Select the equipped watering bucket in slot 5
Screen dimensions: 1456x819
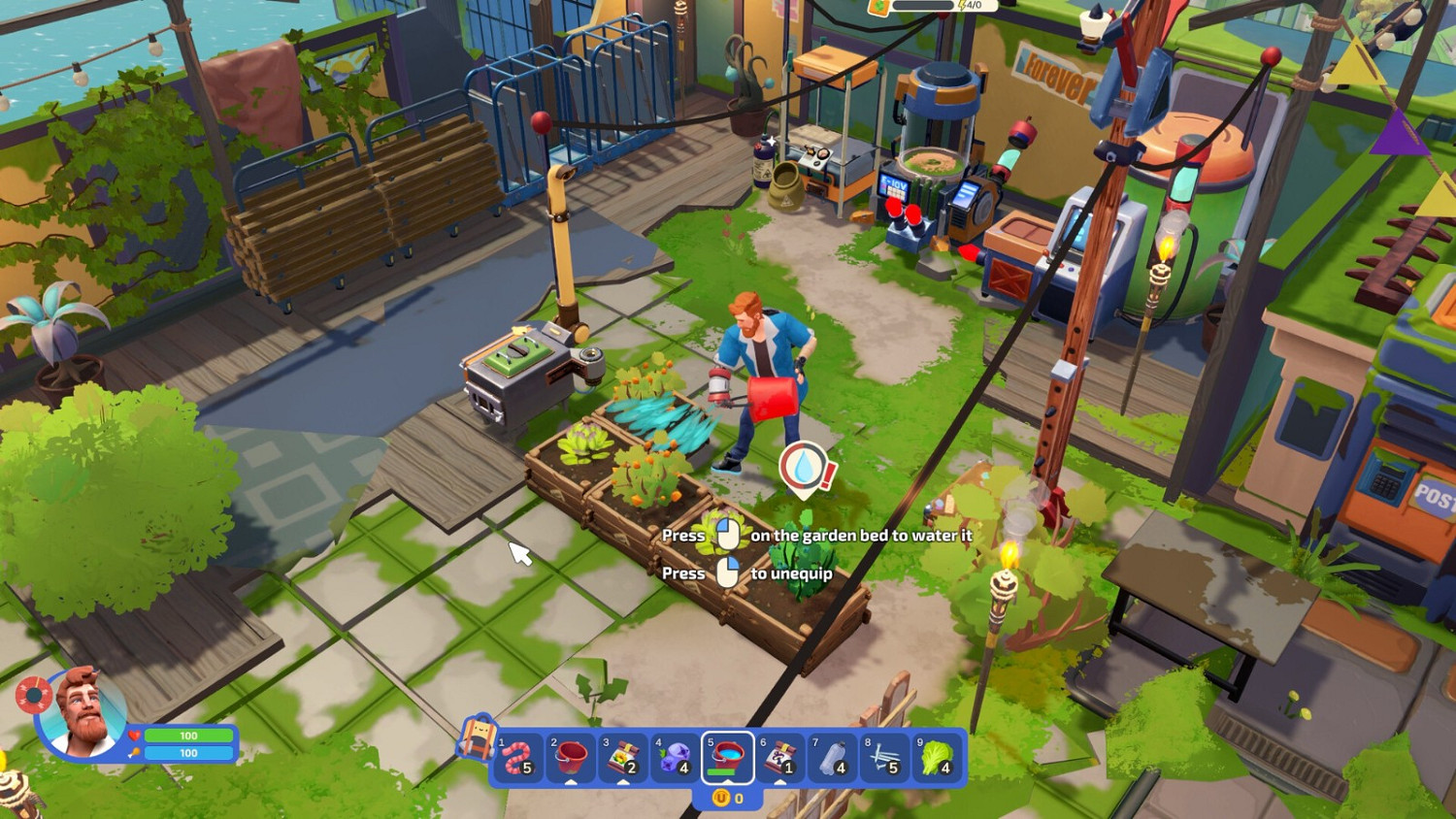coord(727,755)
